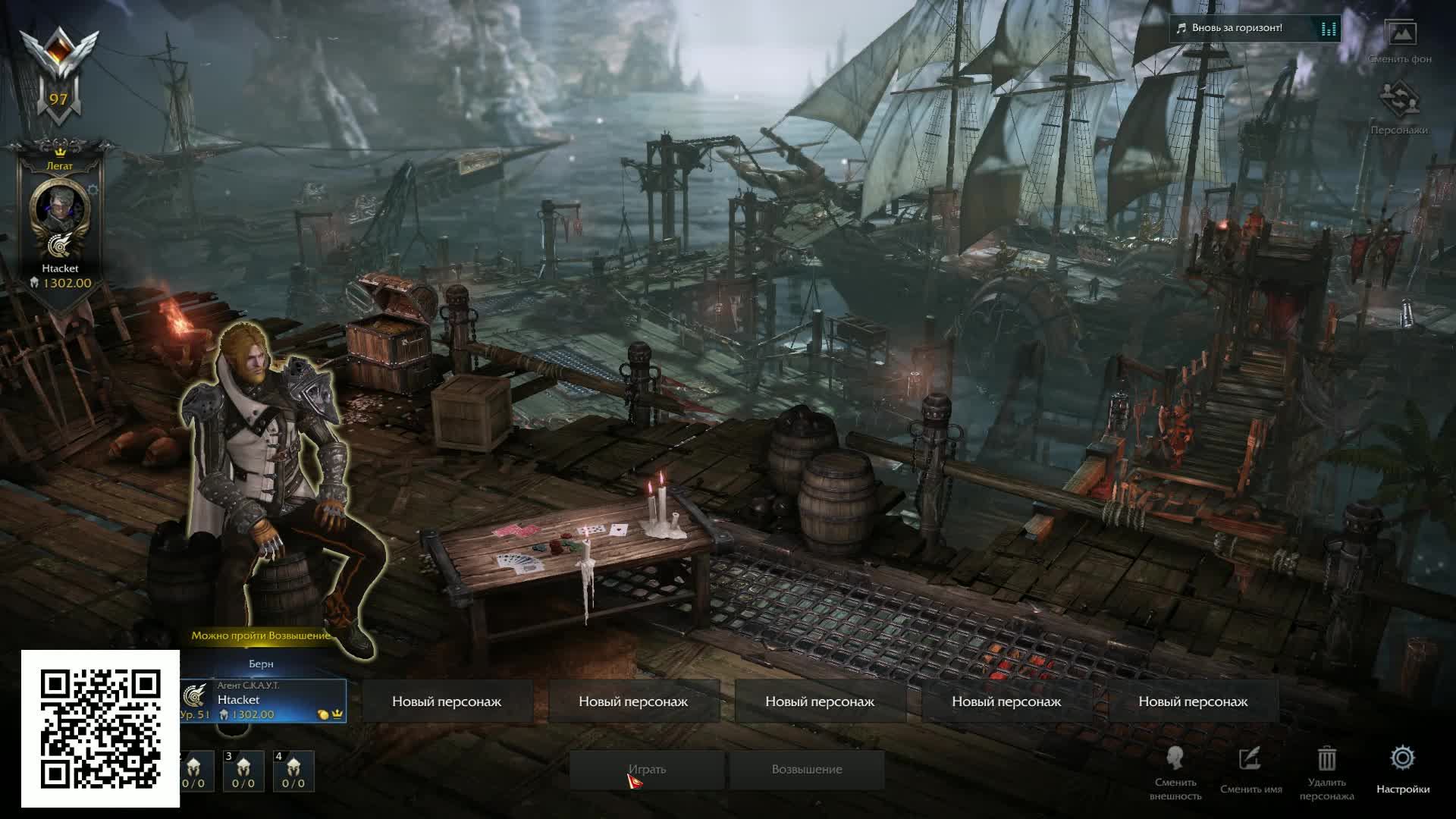The height and width of the screenshot is (819, 1456).
Task: Click the Htacket portrait in the Легат banner
Action: (x=59, y=209)
